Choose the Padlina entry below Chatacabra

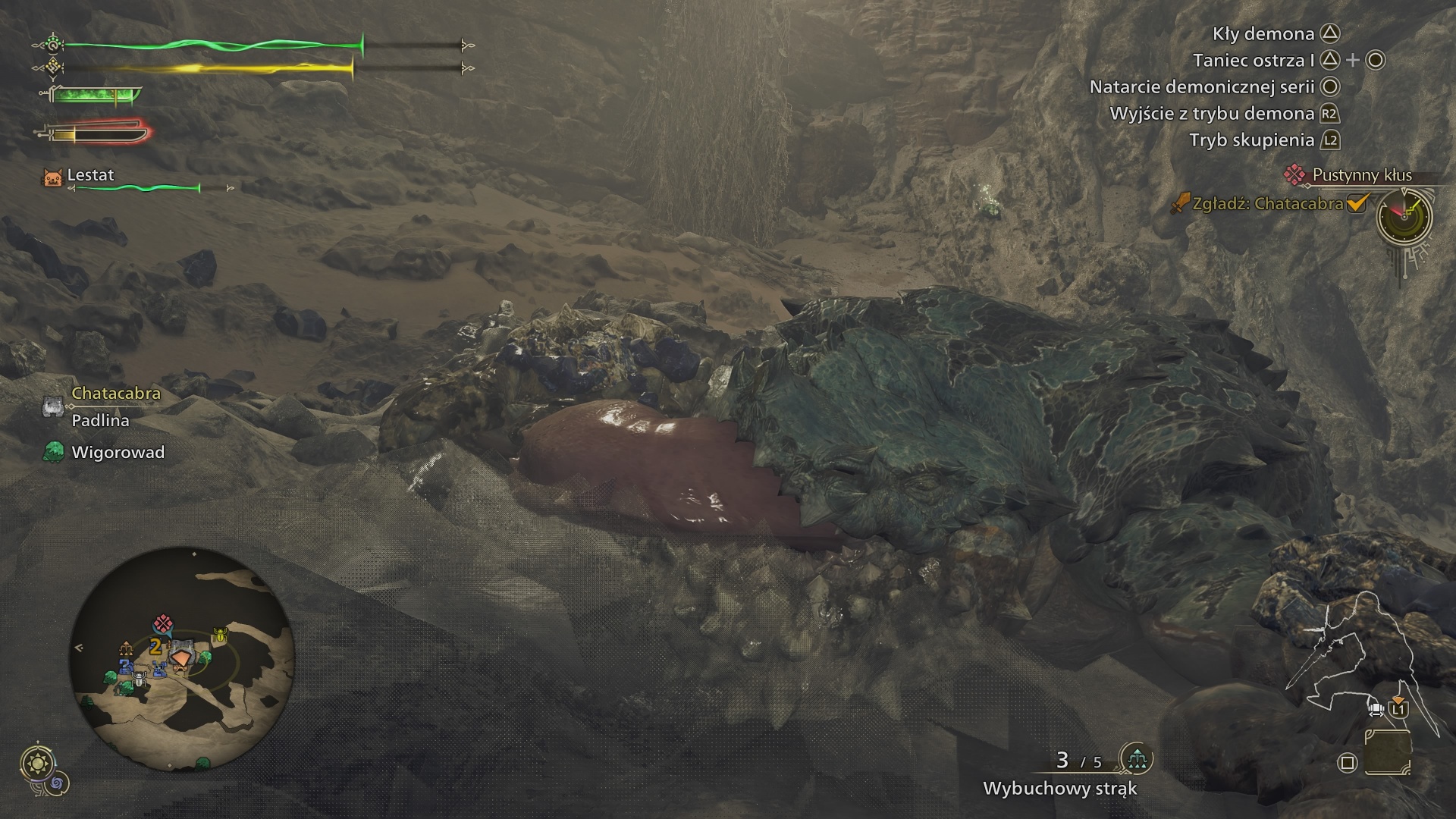[x=100, y=420]
